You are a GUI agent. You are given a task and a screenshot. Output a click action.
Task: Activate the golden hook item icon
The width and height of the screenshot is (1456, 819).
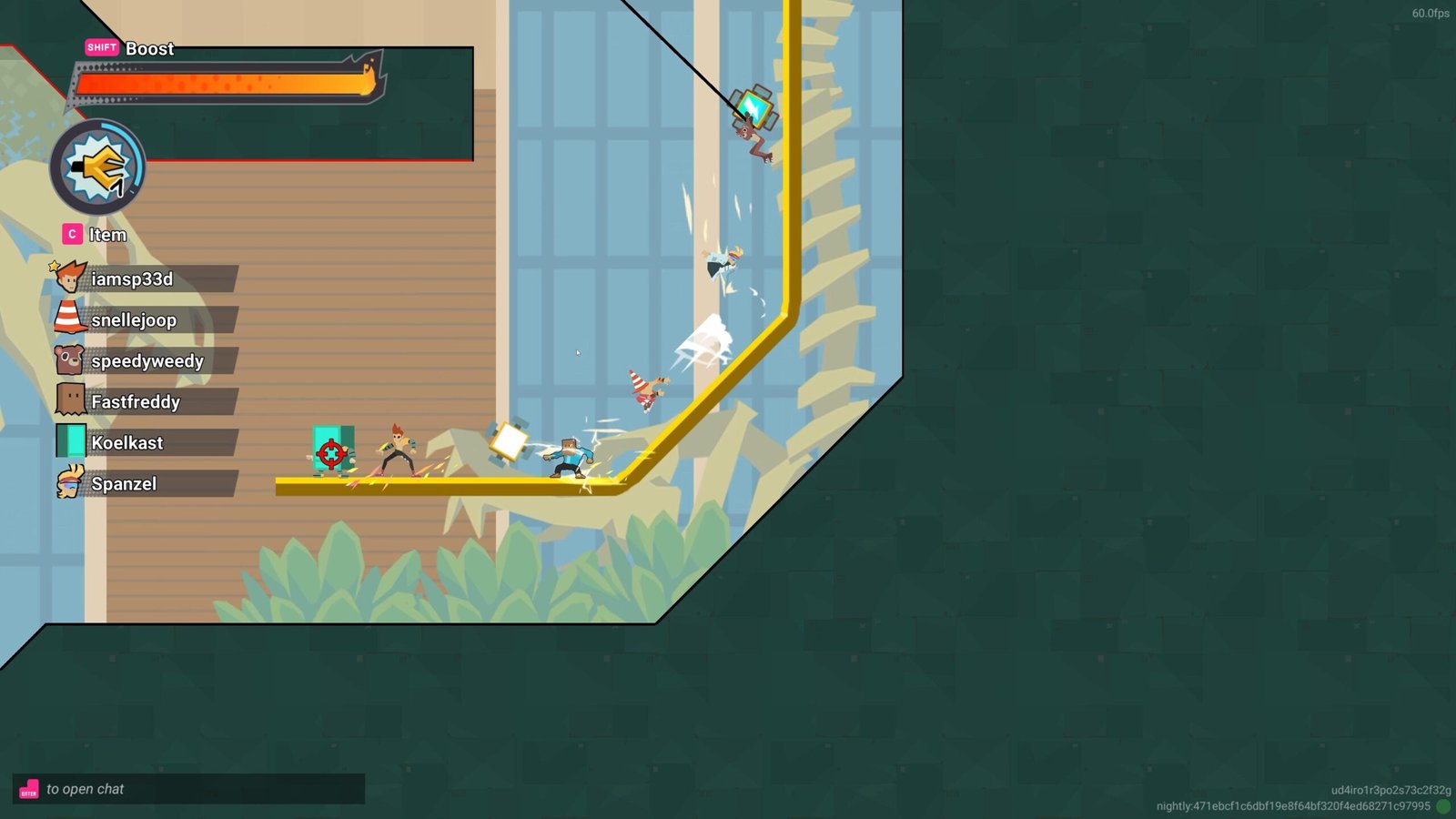coord(97,167)
